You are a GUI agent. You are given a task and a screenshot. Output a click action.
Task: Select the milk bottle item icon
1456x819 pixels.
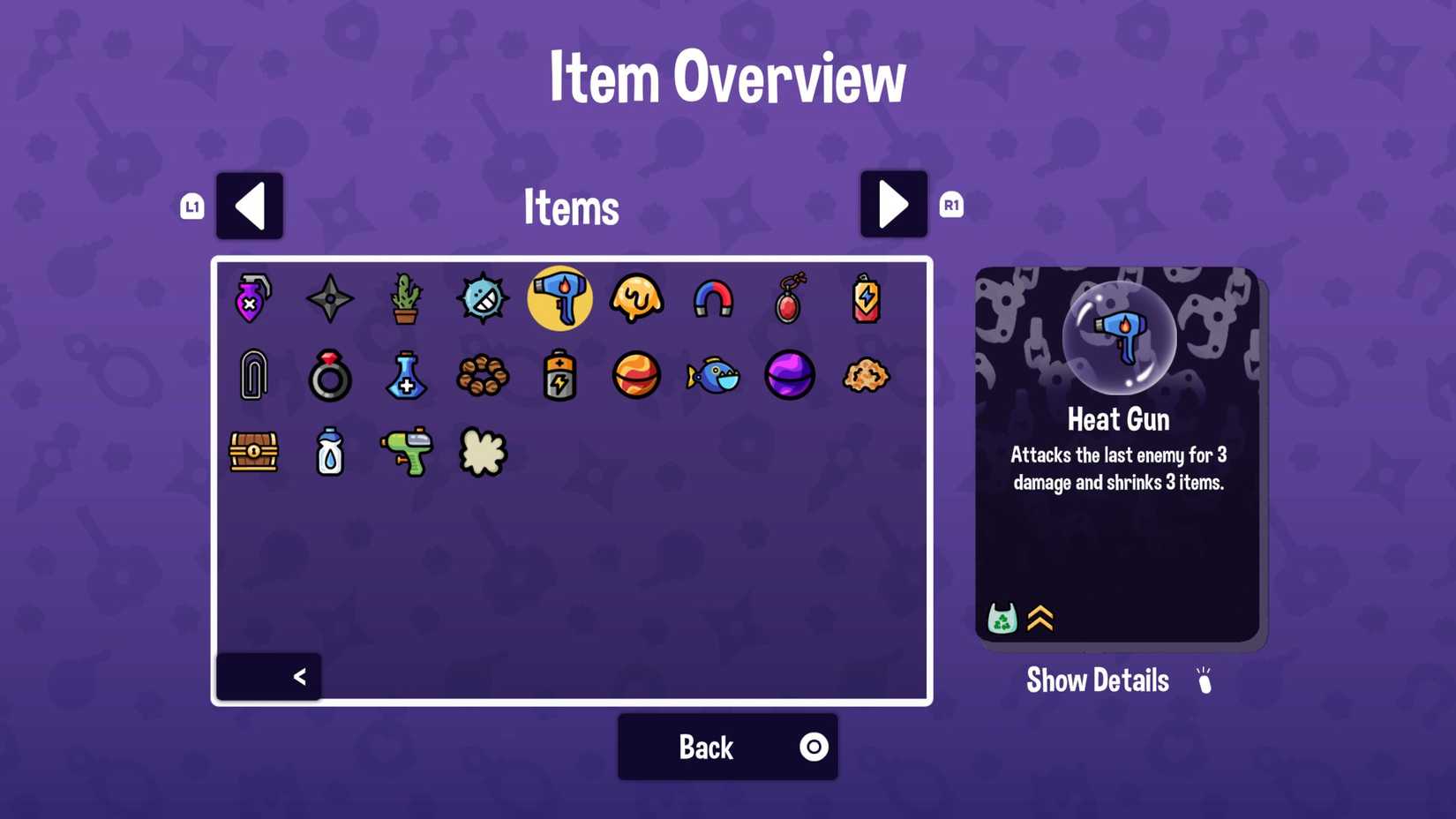329,452
